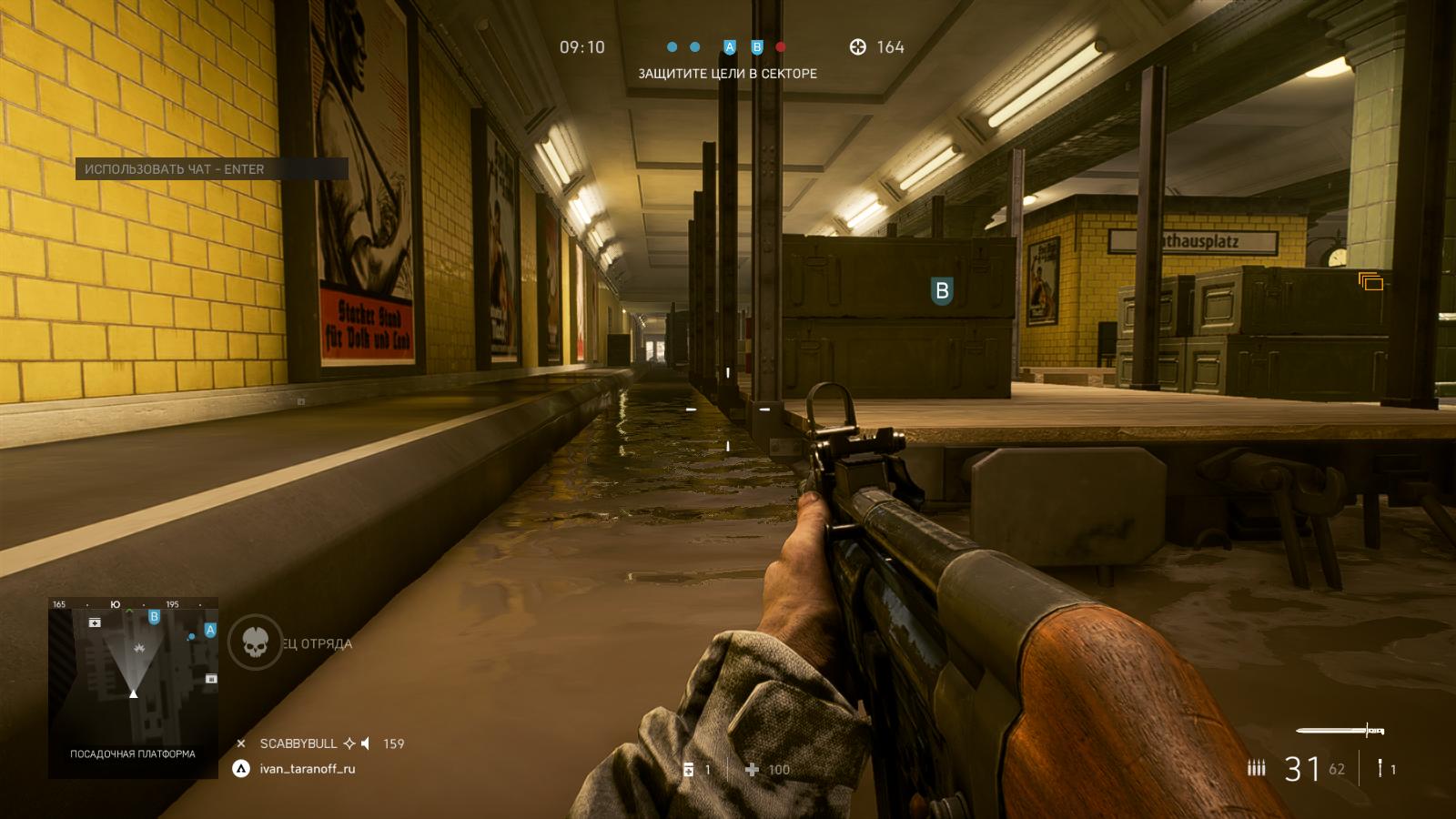Click squad member SCABBYBULL's name

coord(298,743)
